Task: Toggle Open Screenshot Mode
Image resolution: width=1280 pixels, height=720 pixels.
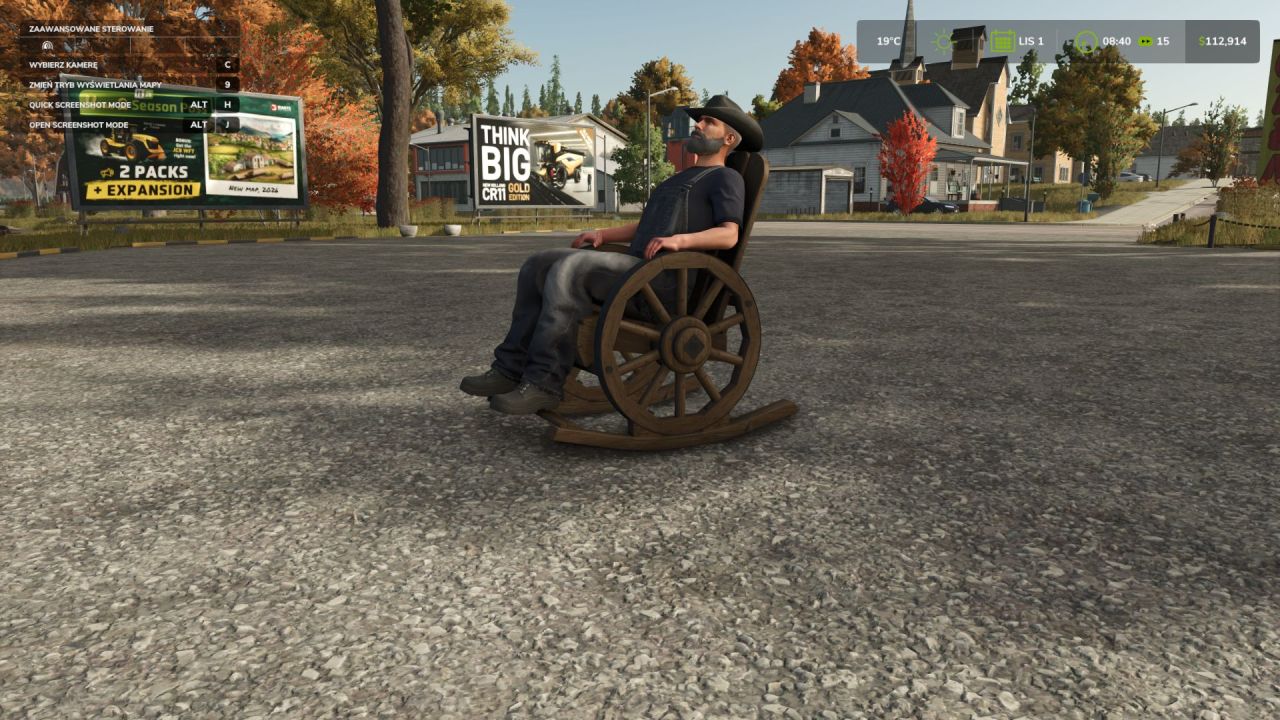Action: click(x=78, y=124)
